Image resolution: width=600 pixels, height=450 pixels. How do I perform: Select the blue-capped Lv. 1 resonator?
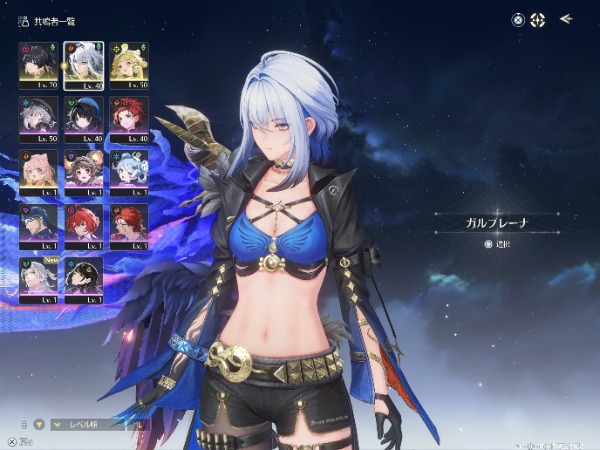pyautogui.click(x=38, y=227)
